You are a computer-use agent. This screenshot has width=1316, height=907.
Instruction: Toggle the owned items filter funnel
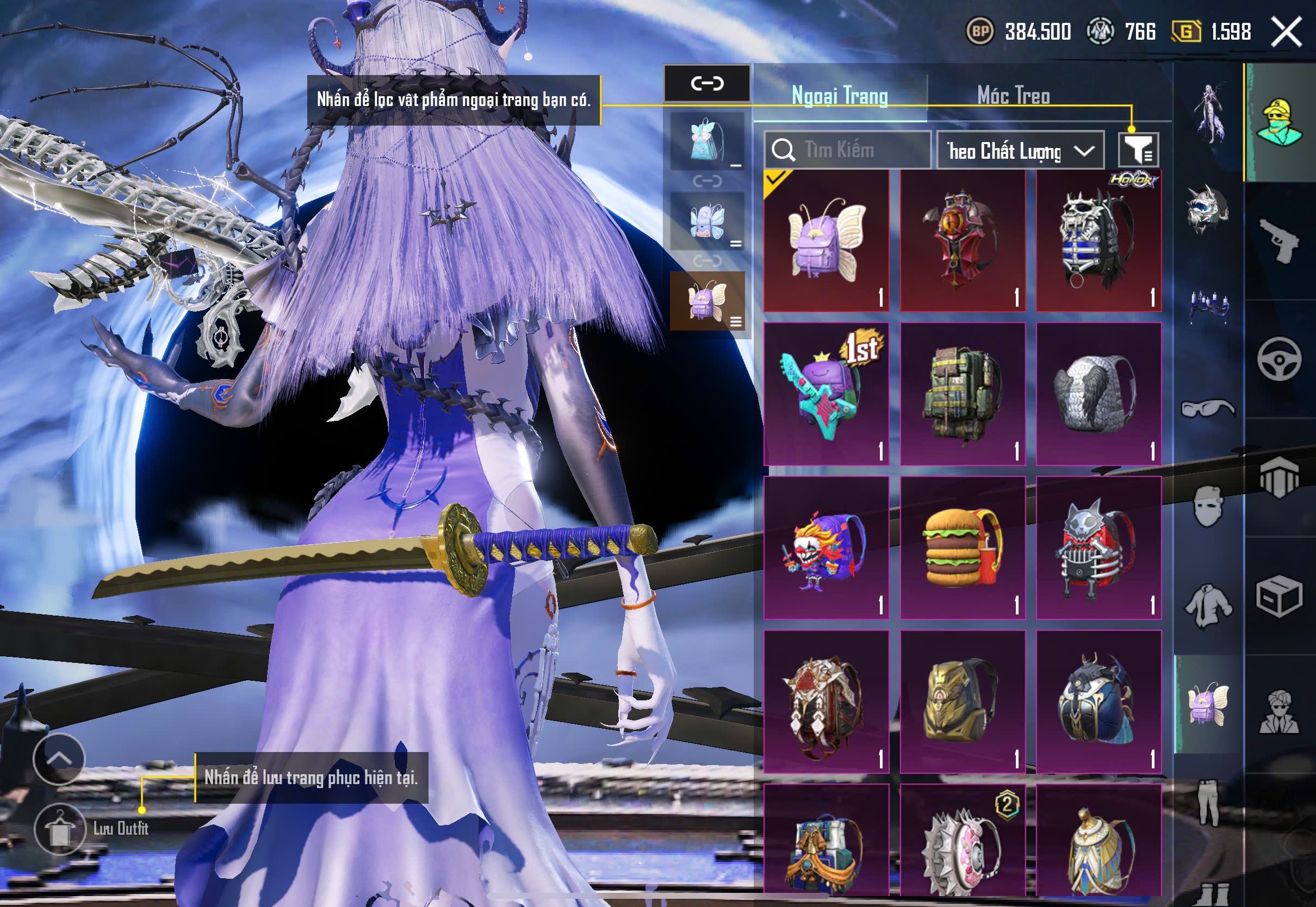pyautogui.click(x=1138, y=150)
